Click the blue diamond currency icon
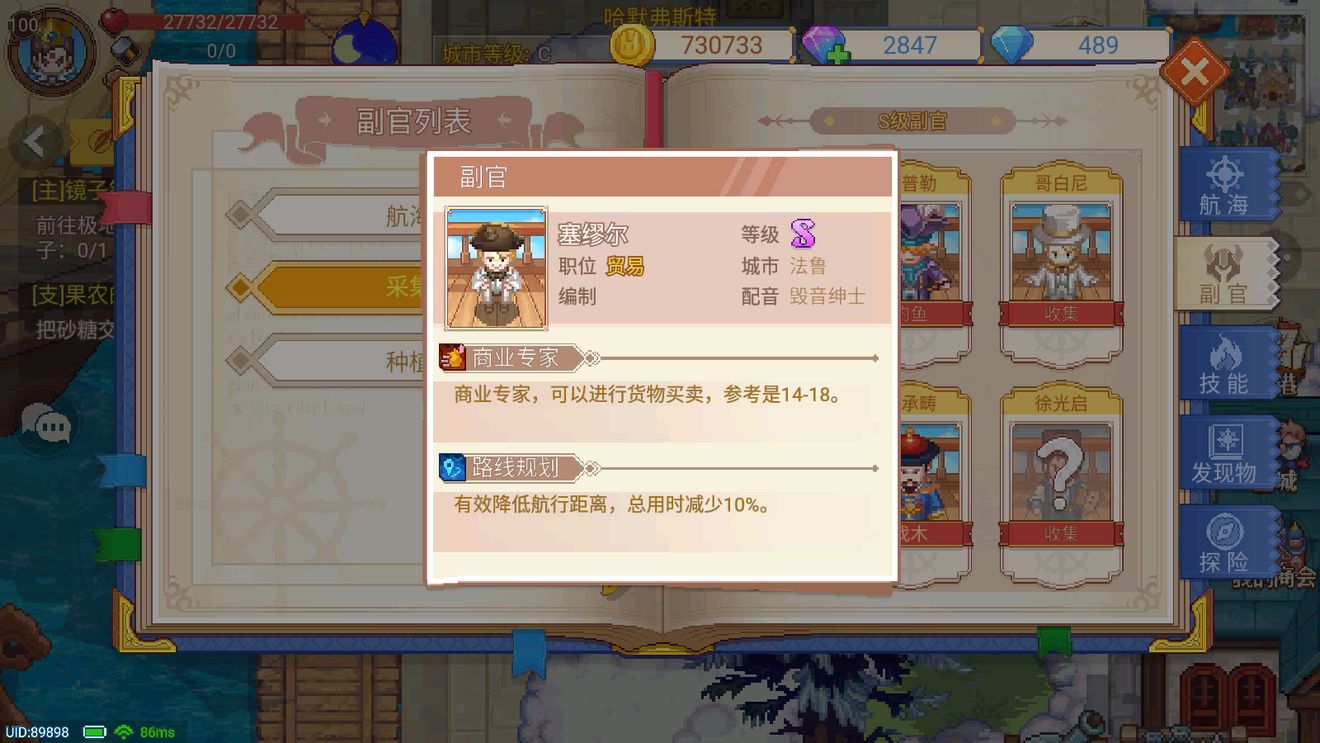 coord(1014,44)
